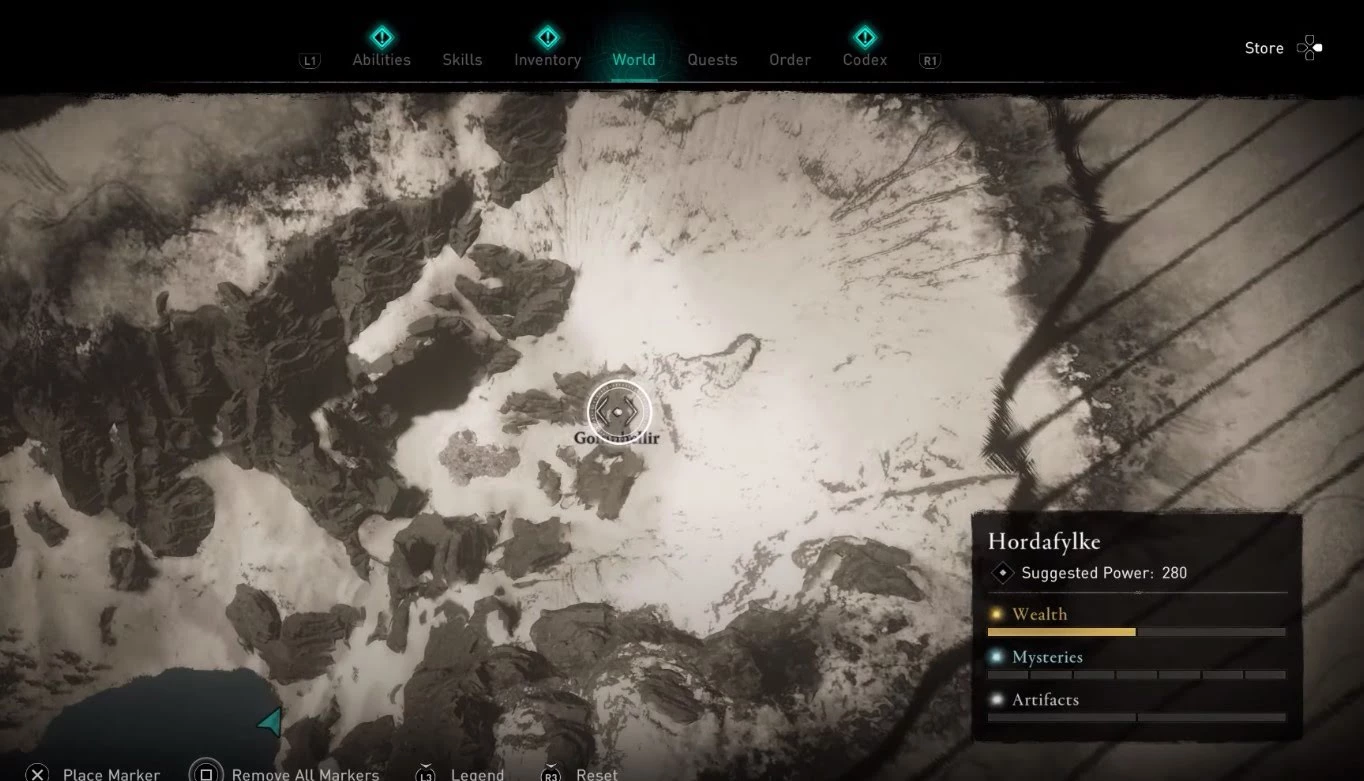Select the World map tab
This screenshot has height=781, width=1364.
click(634, 59)
